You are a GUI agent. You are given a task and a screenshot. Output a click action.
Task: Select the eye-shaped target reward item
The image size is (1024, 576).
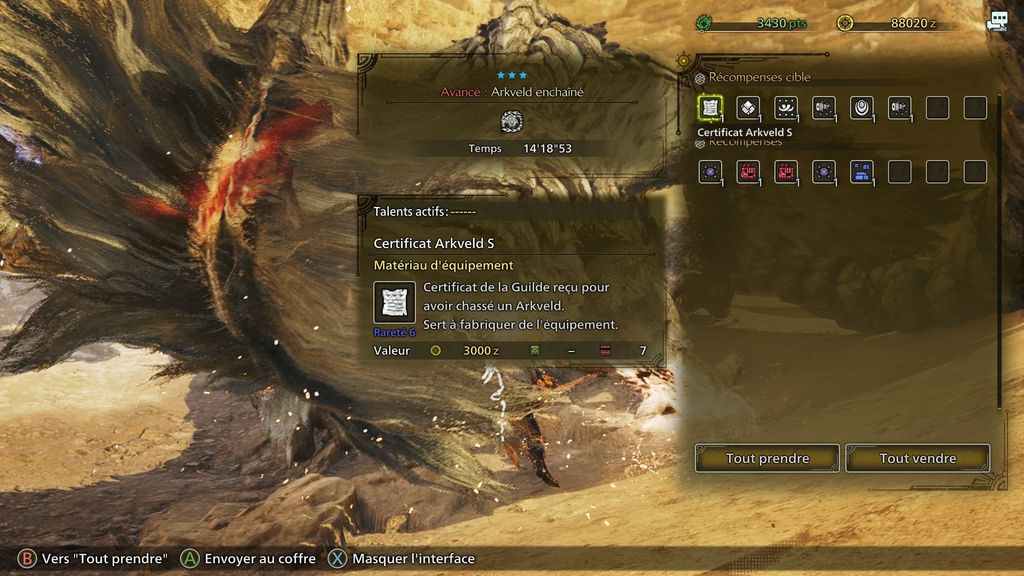786,107
